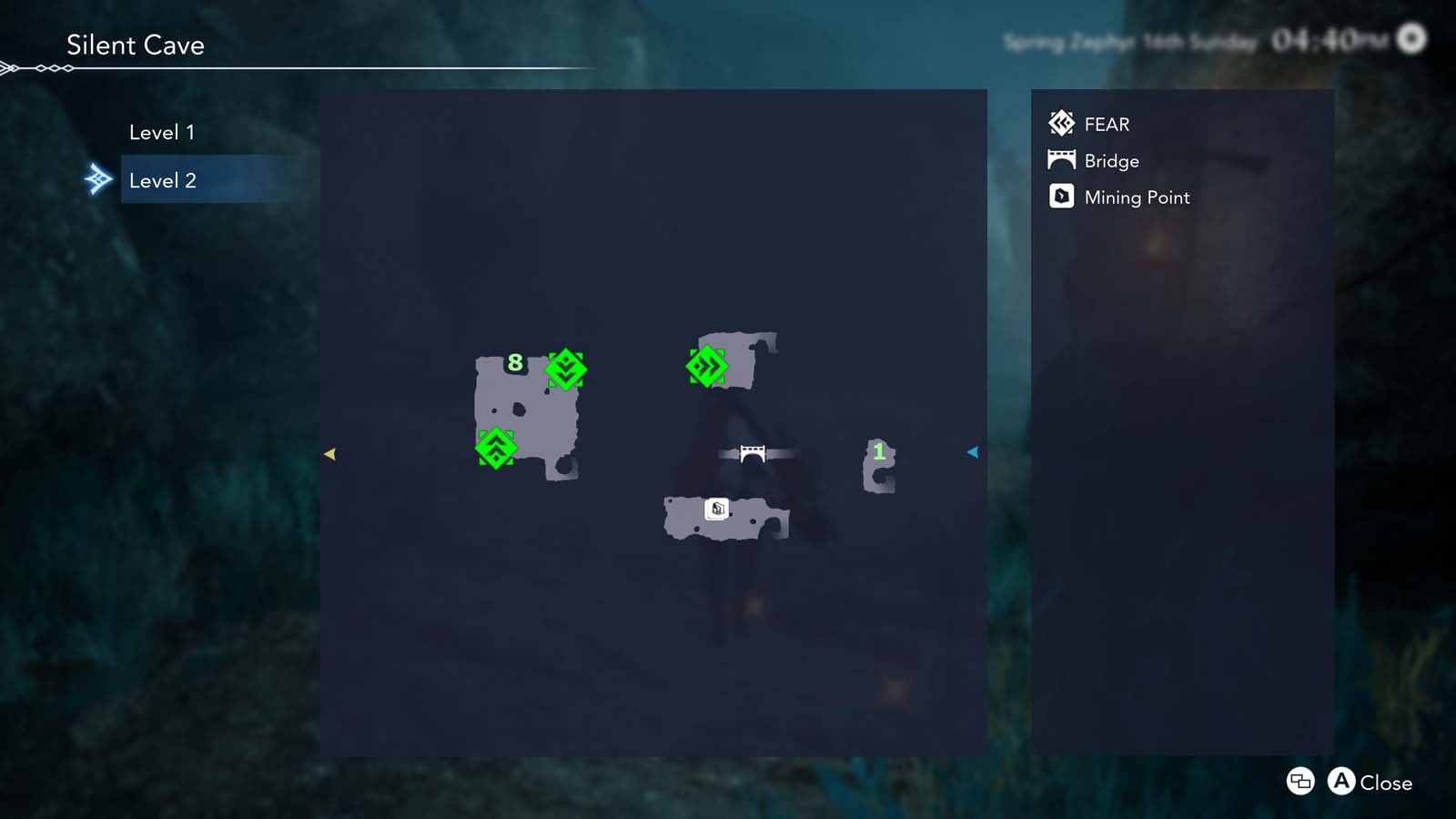The image size is (1456, 819).
Task: Select the mining point marker on the bottom map area
Action: (x=717, y=510)
